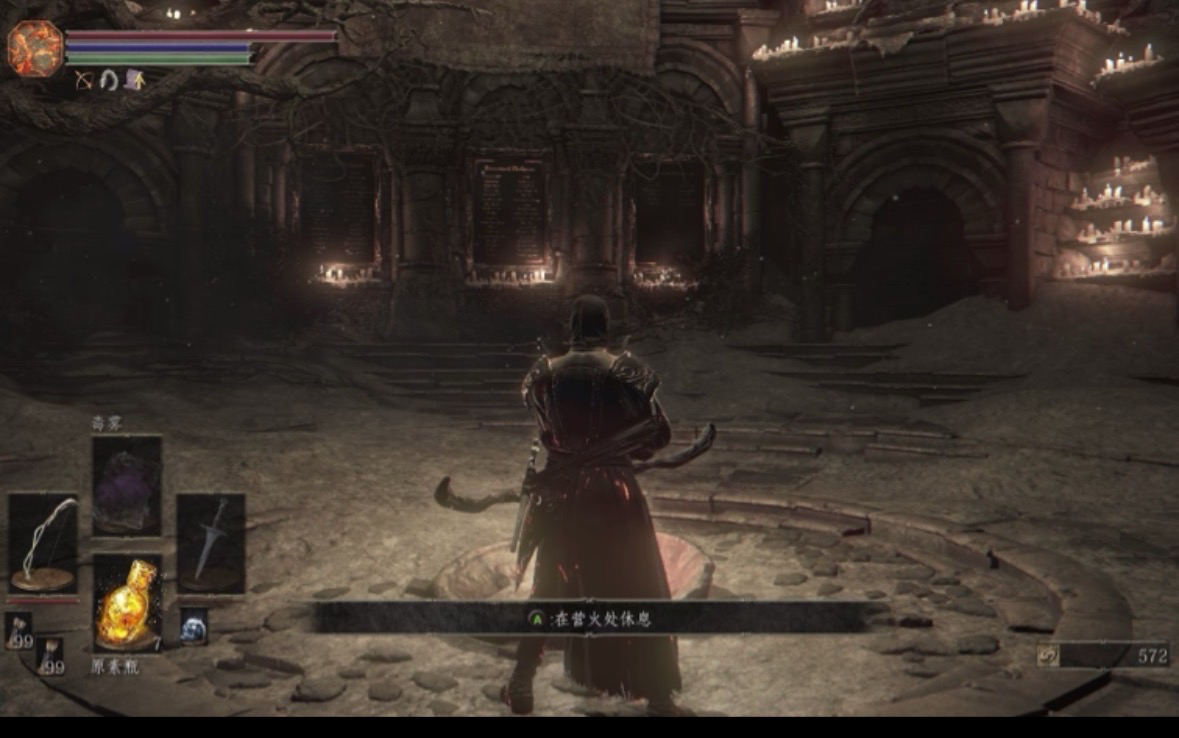Viewport: 1179px width, 738px height.
Task: Click the ember emblem beside the status bars
Action: (x=35, y=48)
